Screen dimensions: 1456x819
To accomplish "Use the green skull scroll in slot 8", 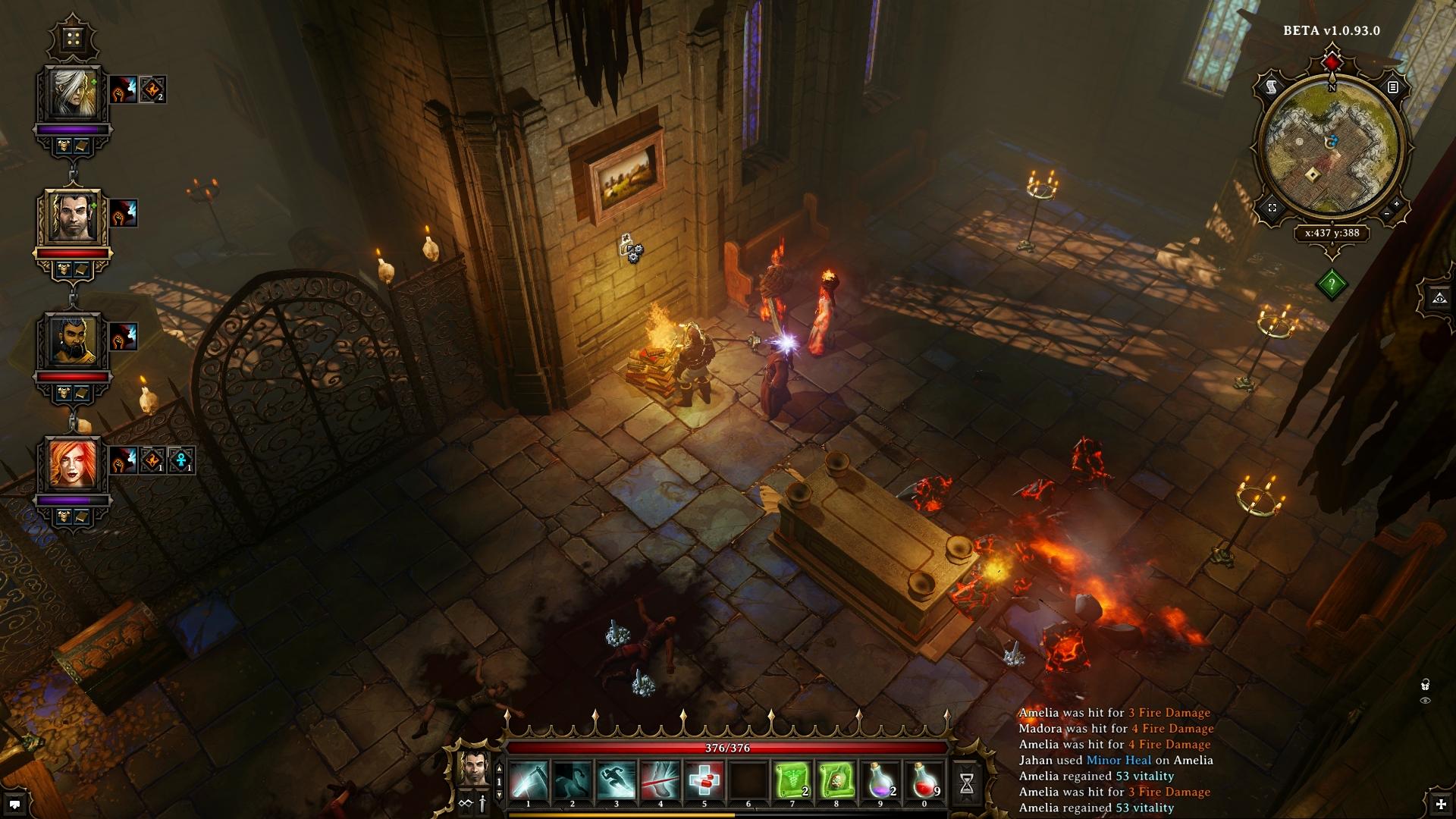I will [836, 781].
